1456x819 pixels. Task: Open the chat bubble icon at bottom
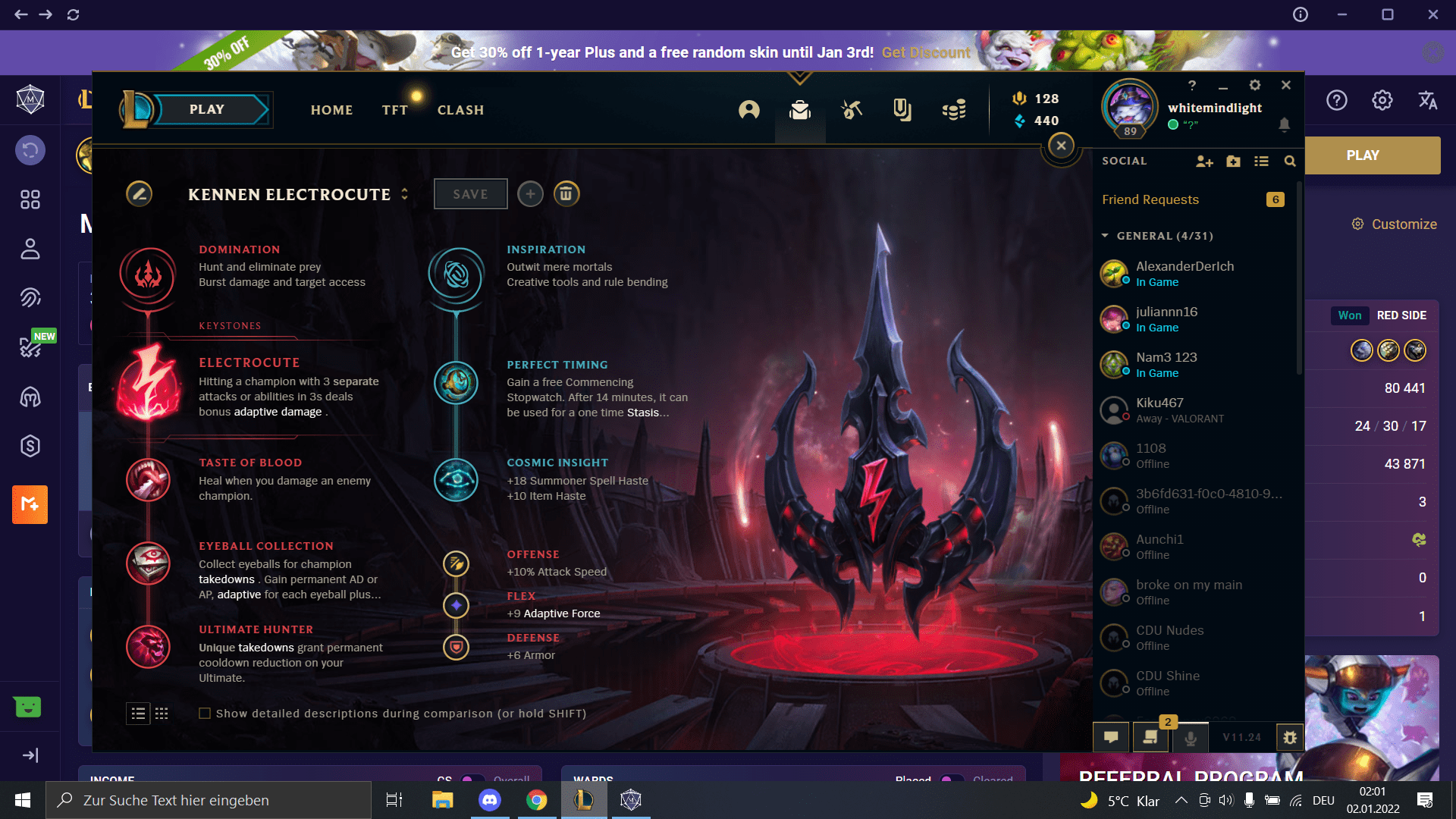pyautogui.click(x=1110, y=736)
